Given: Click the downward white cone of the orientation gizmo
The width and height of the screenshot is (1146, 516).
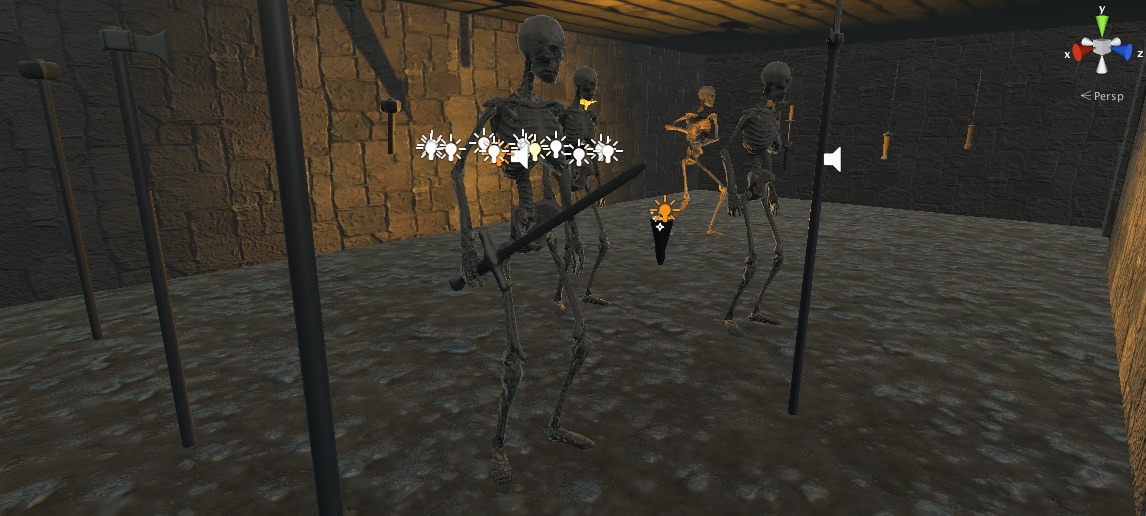Looking at the screenshot, I should pos(1101,66).
